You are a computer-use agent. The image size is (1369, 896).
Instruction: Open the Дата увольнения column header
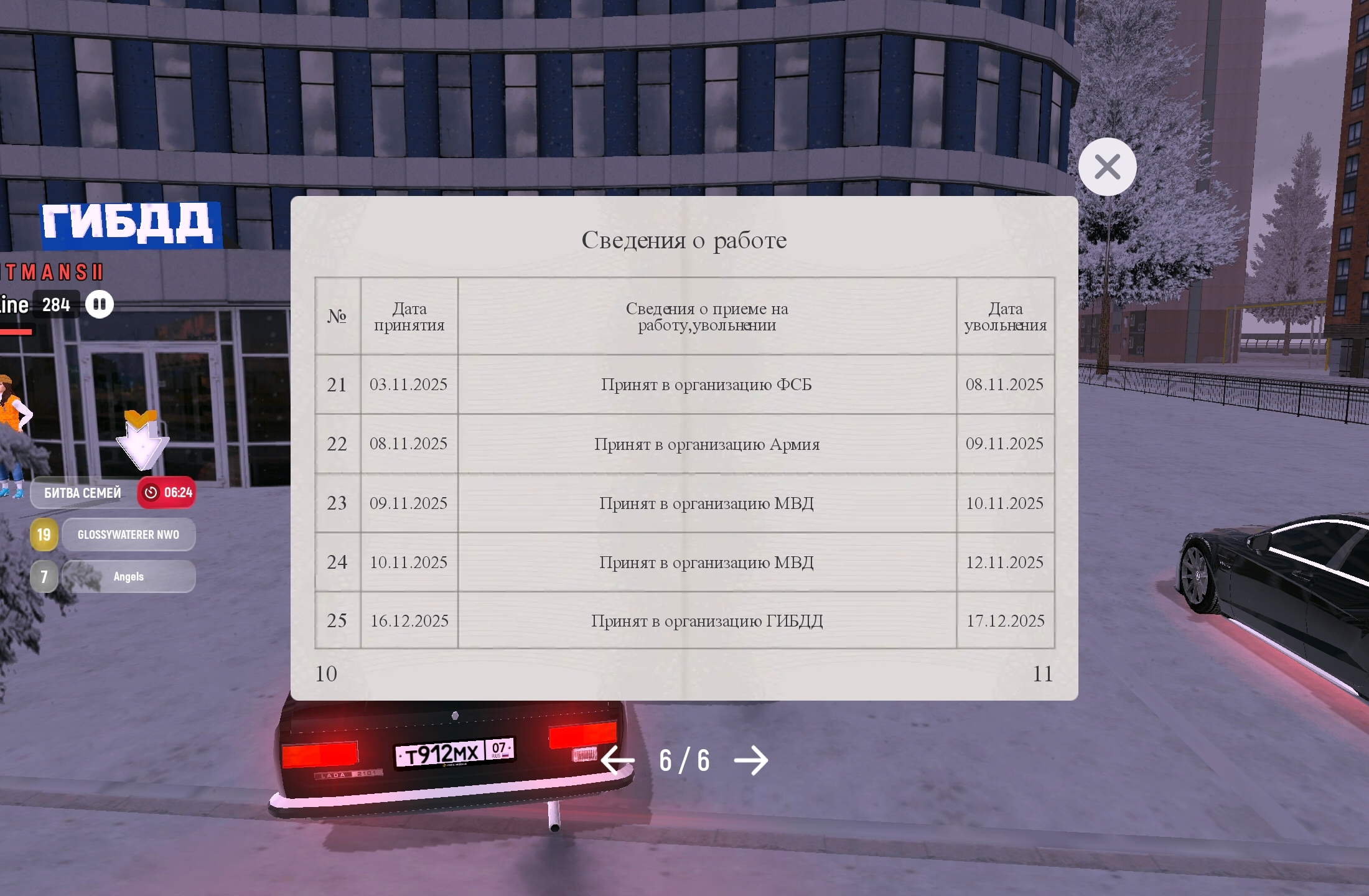click(x=1006, y=316)
